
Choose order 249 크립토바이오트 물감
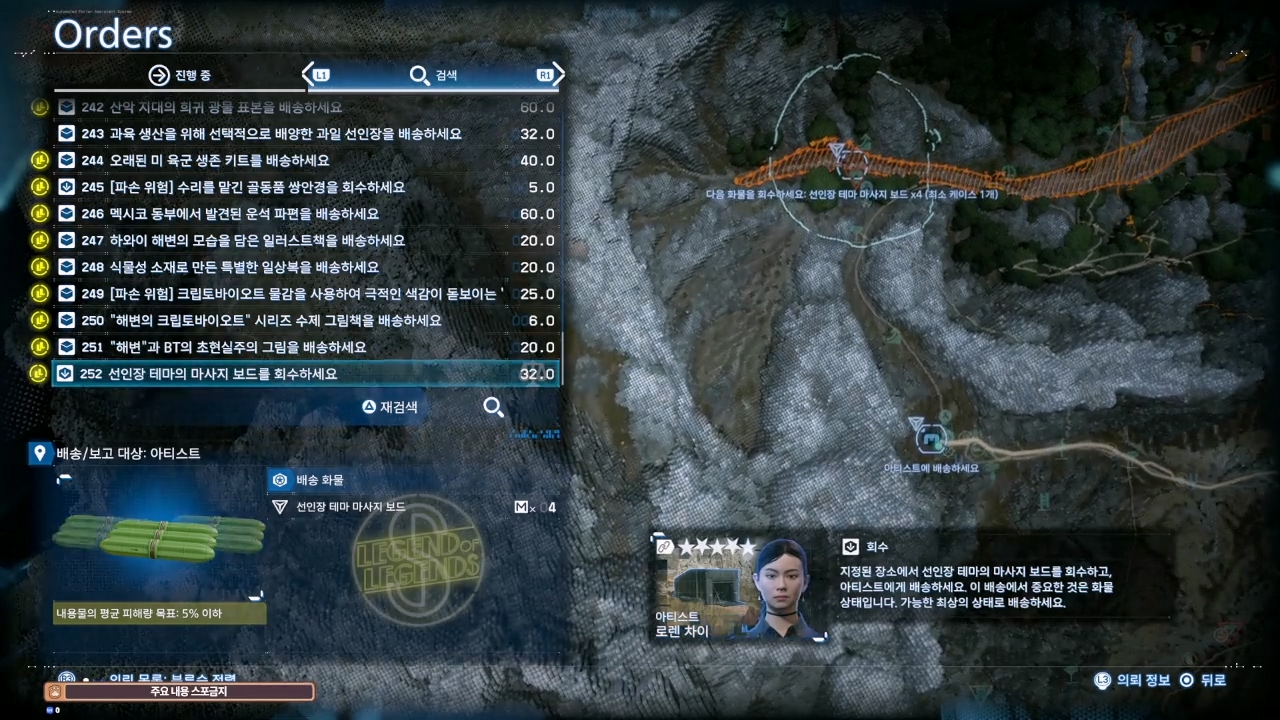pyautogui.click(x=290, y=294)
